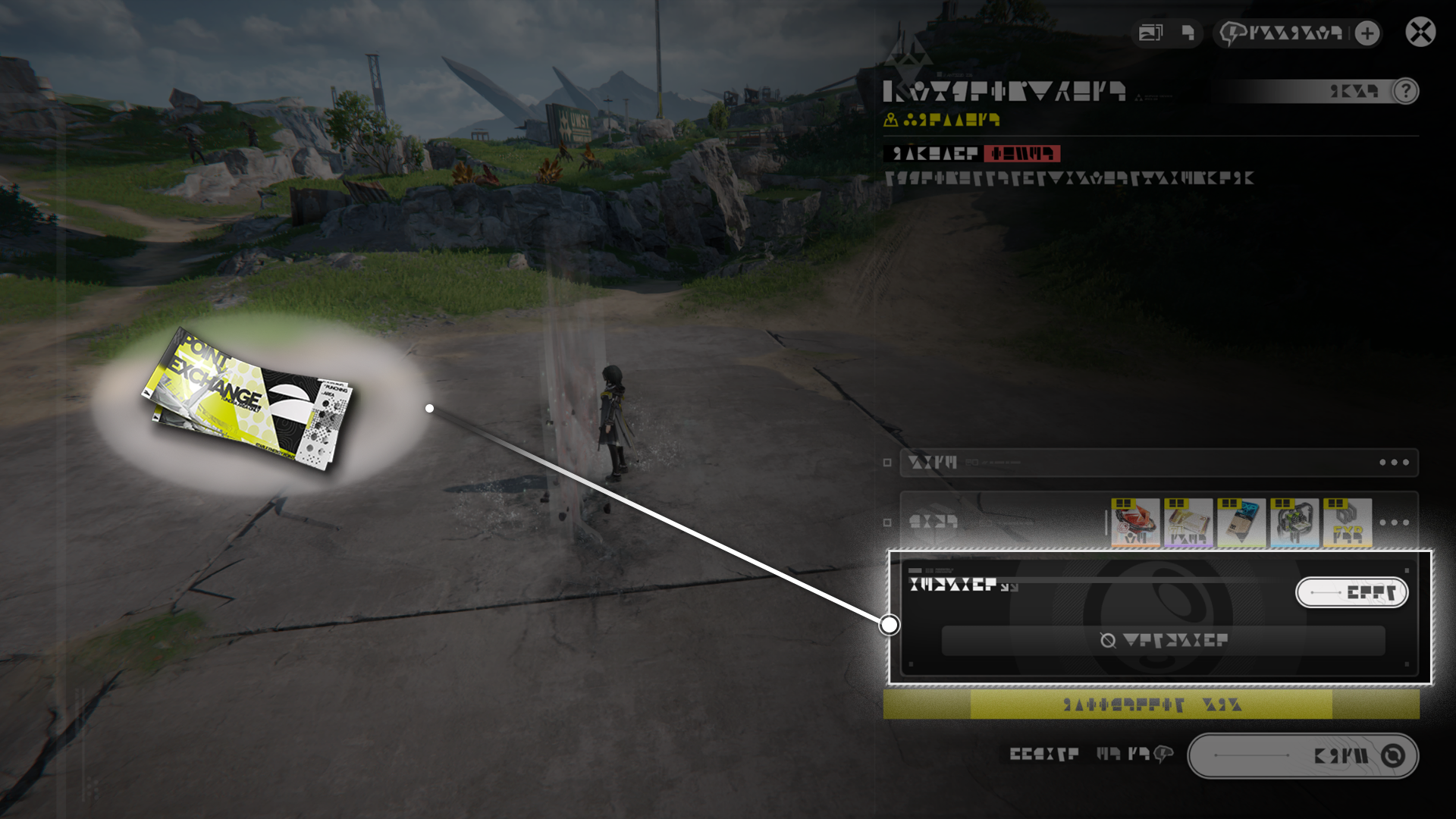Click the white pill button in highlighted panel

tap(1351, 592)
